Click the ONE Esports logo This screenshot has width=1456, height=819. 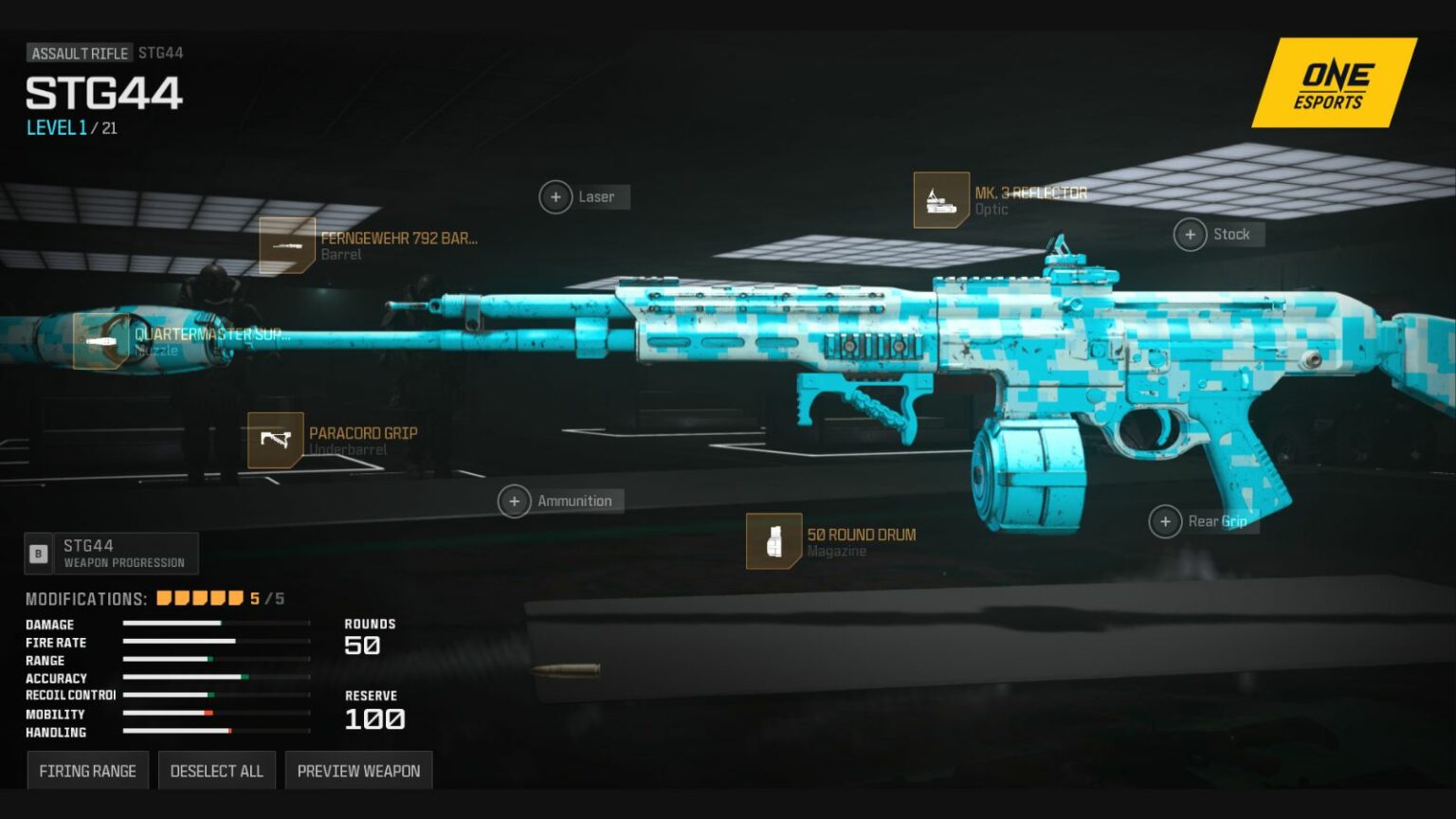pyautogui.click(x=1333, y=83)
